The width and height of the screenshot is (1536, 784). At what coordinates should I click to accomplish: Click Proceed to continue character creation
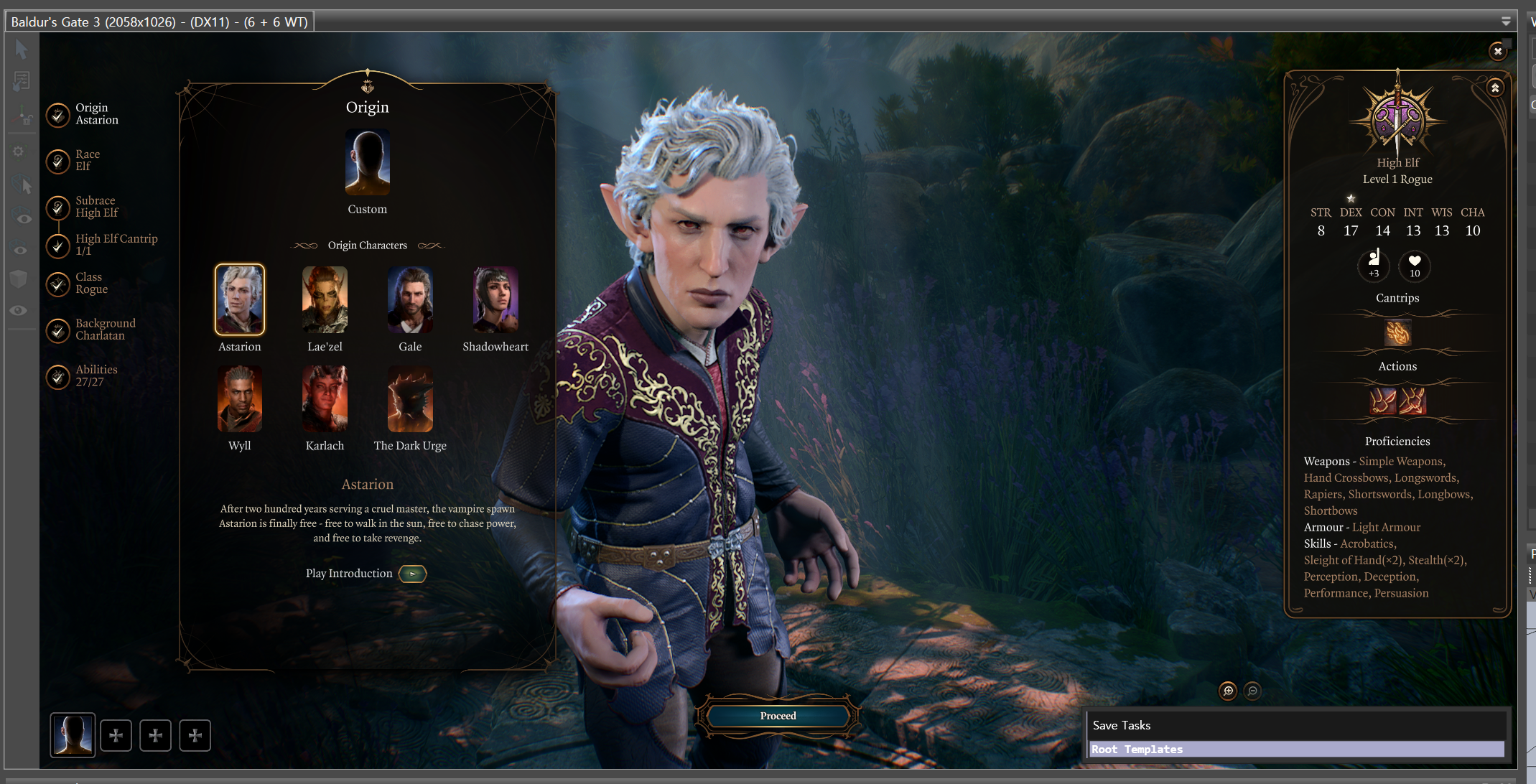pos(778,716)
